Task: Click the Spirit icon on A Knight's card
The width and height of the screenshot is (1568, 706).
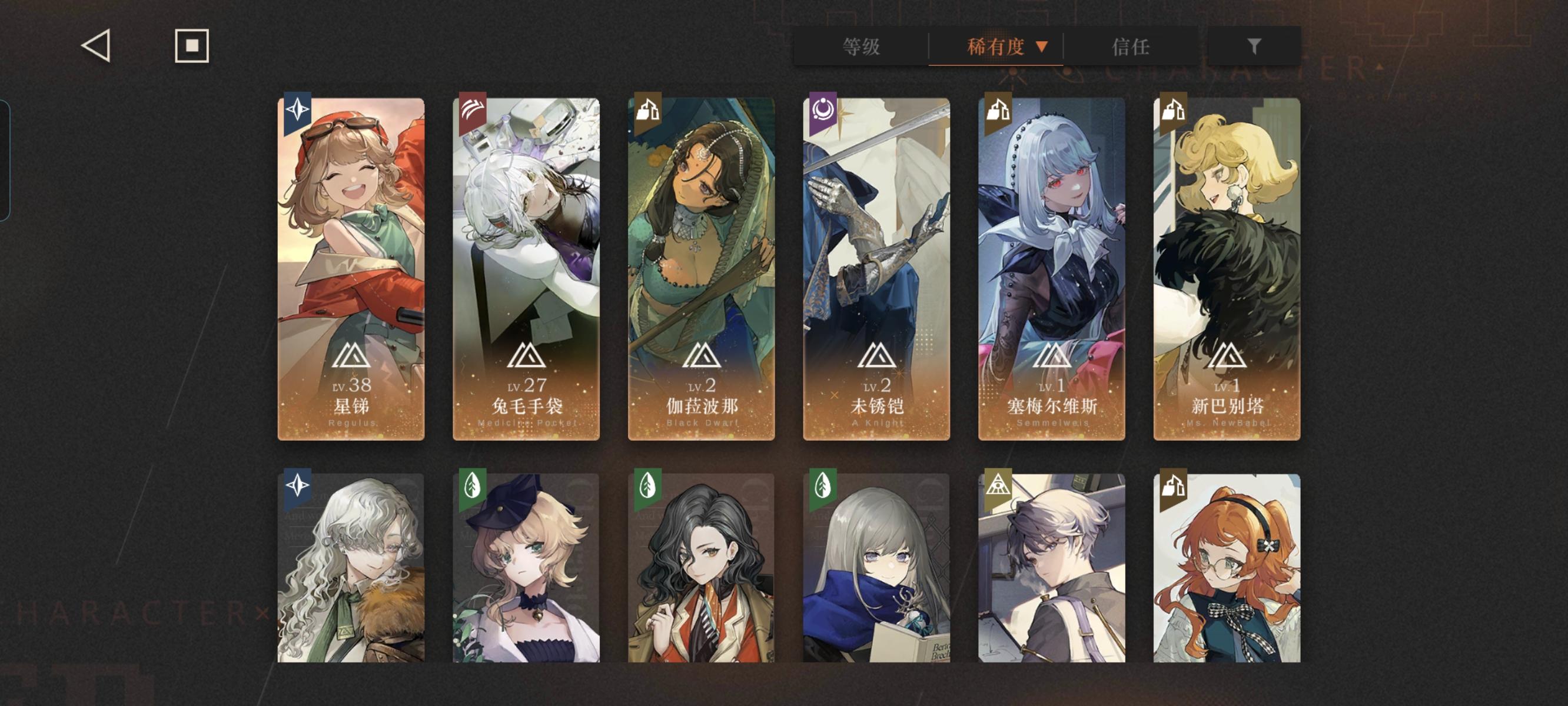Action: (x=823, y=108)
